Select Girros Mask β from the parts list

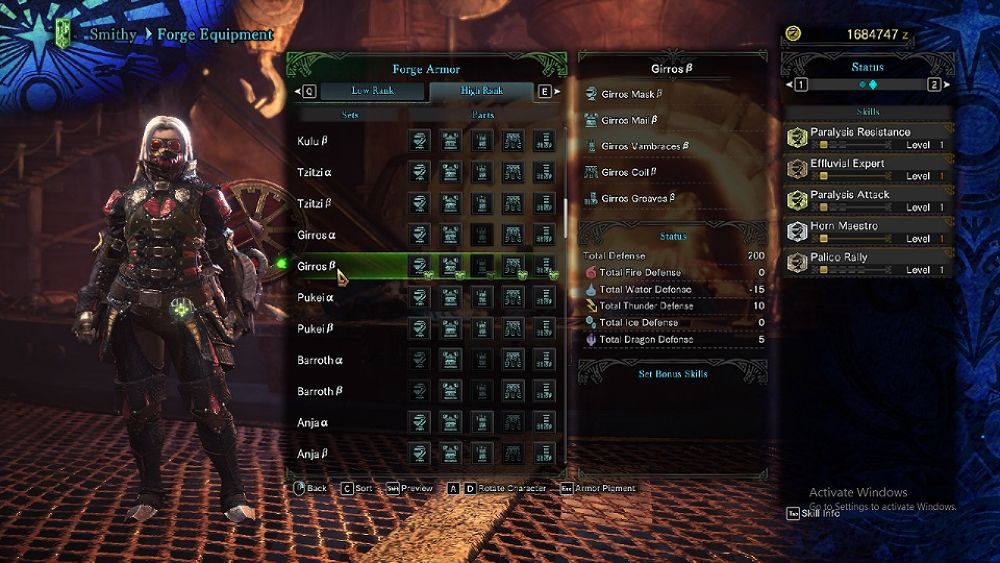pos(632,95)
